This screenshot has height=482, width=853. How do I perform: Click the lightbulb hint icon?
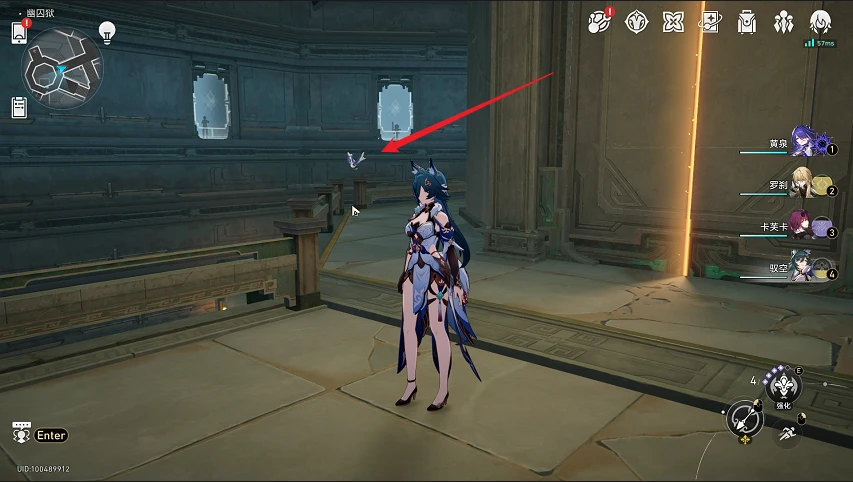(x=107, y=32)
